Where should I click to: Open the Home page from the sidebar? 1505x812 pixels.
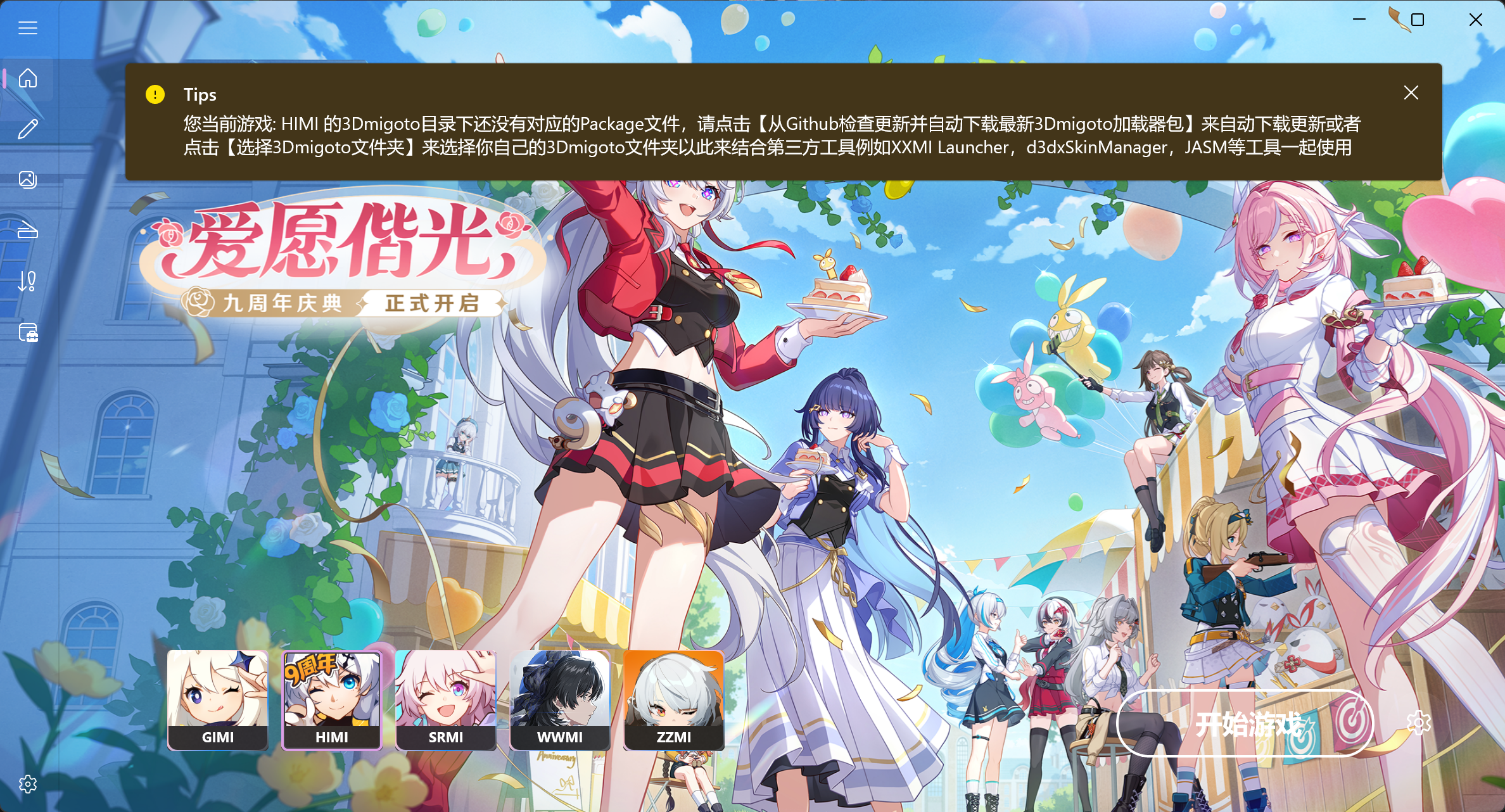28,79
